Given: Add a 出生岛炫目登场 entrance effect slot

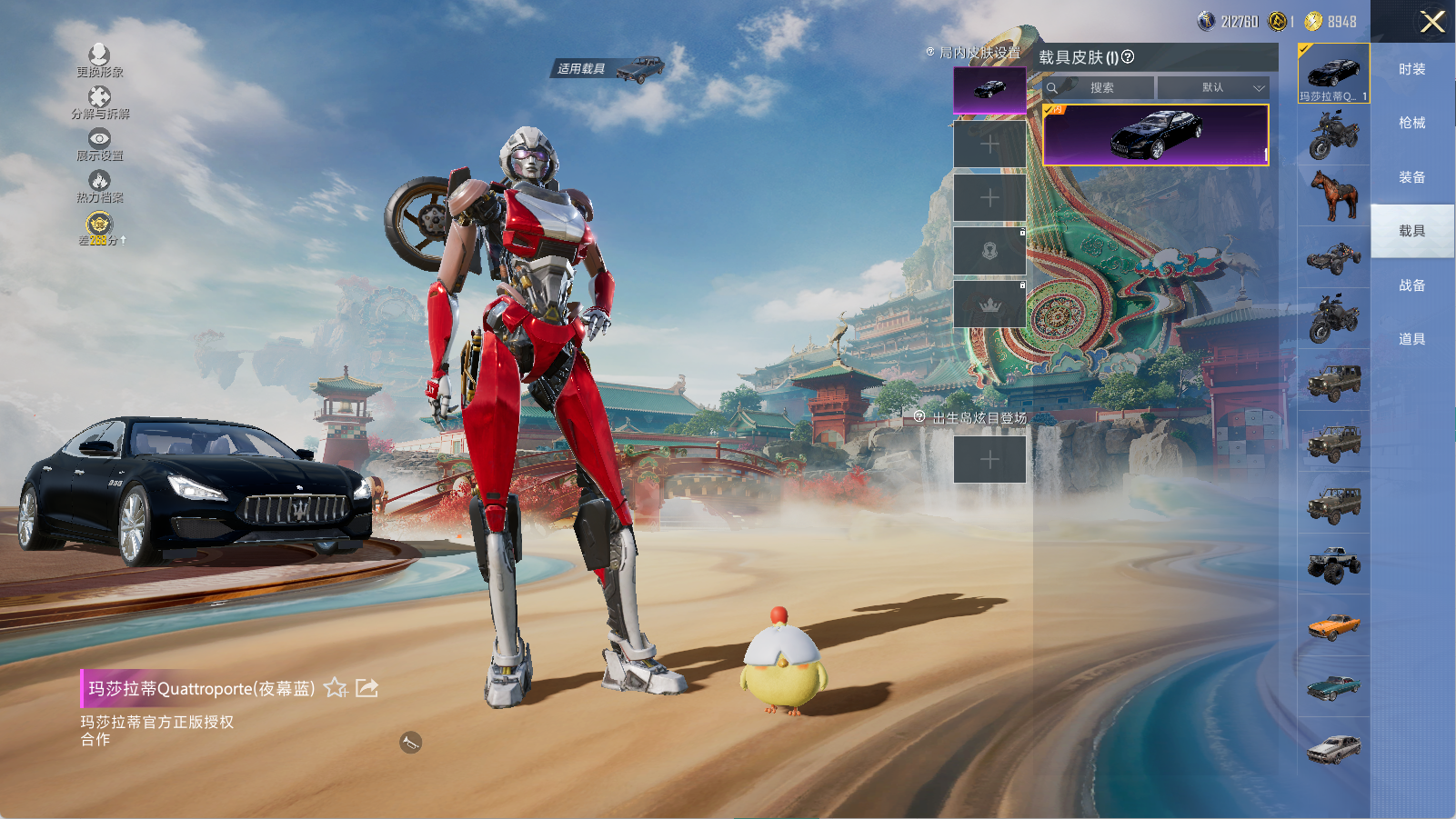Looking at the screenshot, I should point(989,460).
